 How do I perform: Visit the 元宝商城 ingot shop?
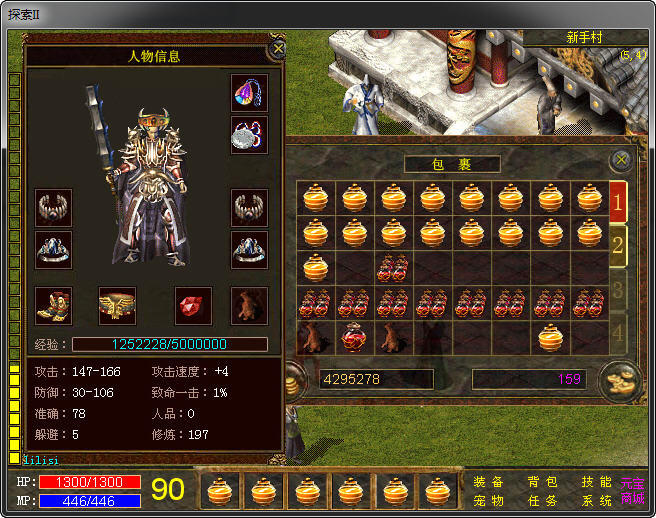pyautogui.click(x=633, y=491)
